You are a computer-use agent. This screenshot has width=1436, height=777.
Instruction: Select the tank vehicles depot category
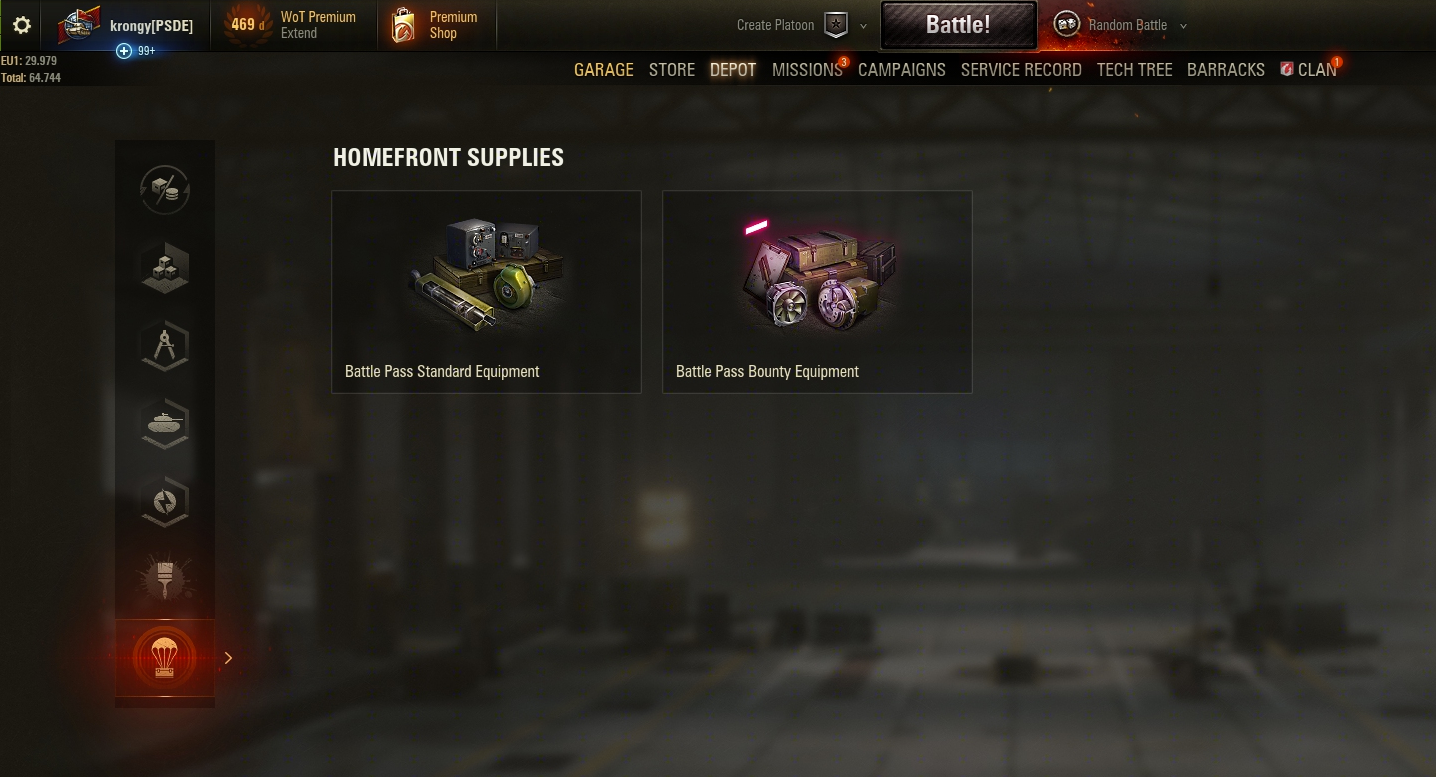(x=164, y=424)
